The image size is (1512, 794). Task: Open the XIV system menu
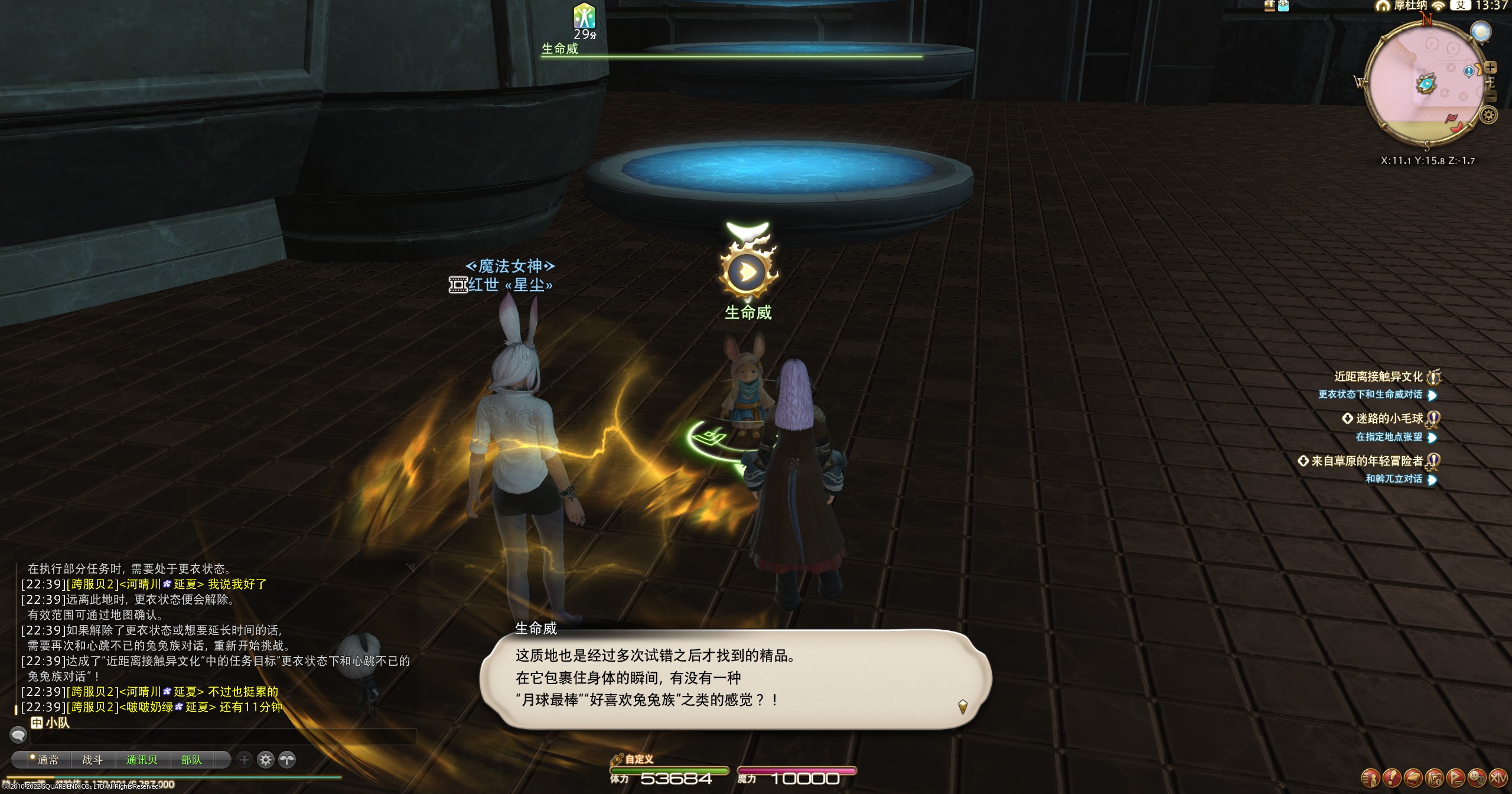(x=1498, y=777)
